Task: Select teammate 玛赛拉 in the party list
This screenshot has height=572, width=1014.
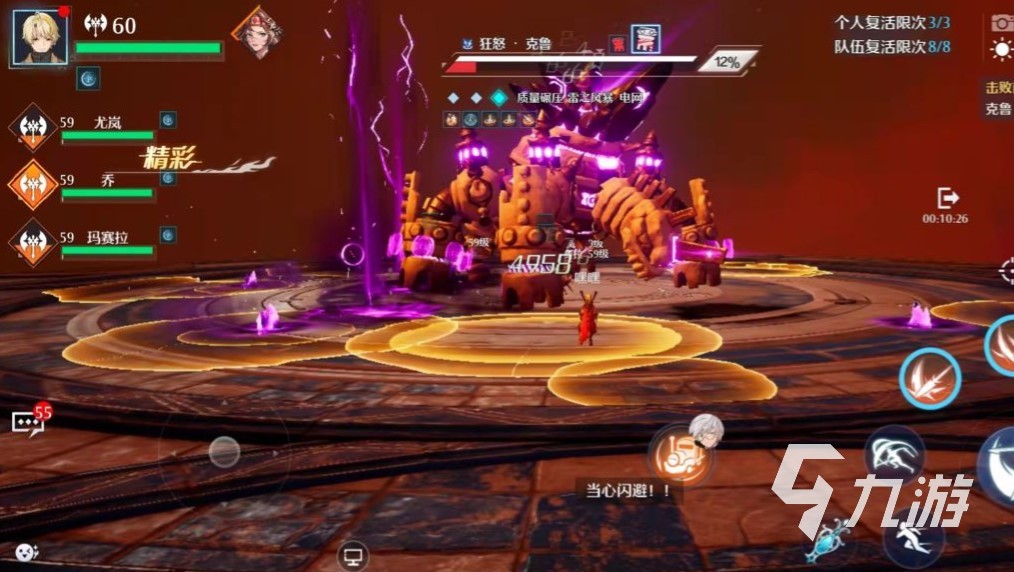Action: pyautogui.click(x=106, y=238)
